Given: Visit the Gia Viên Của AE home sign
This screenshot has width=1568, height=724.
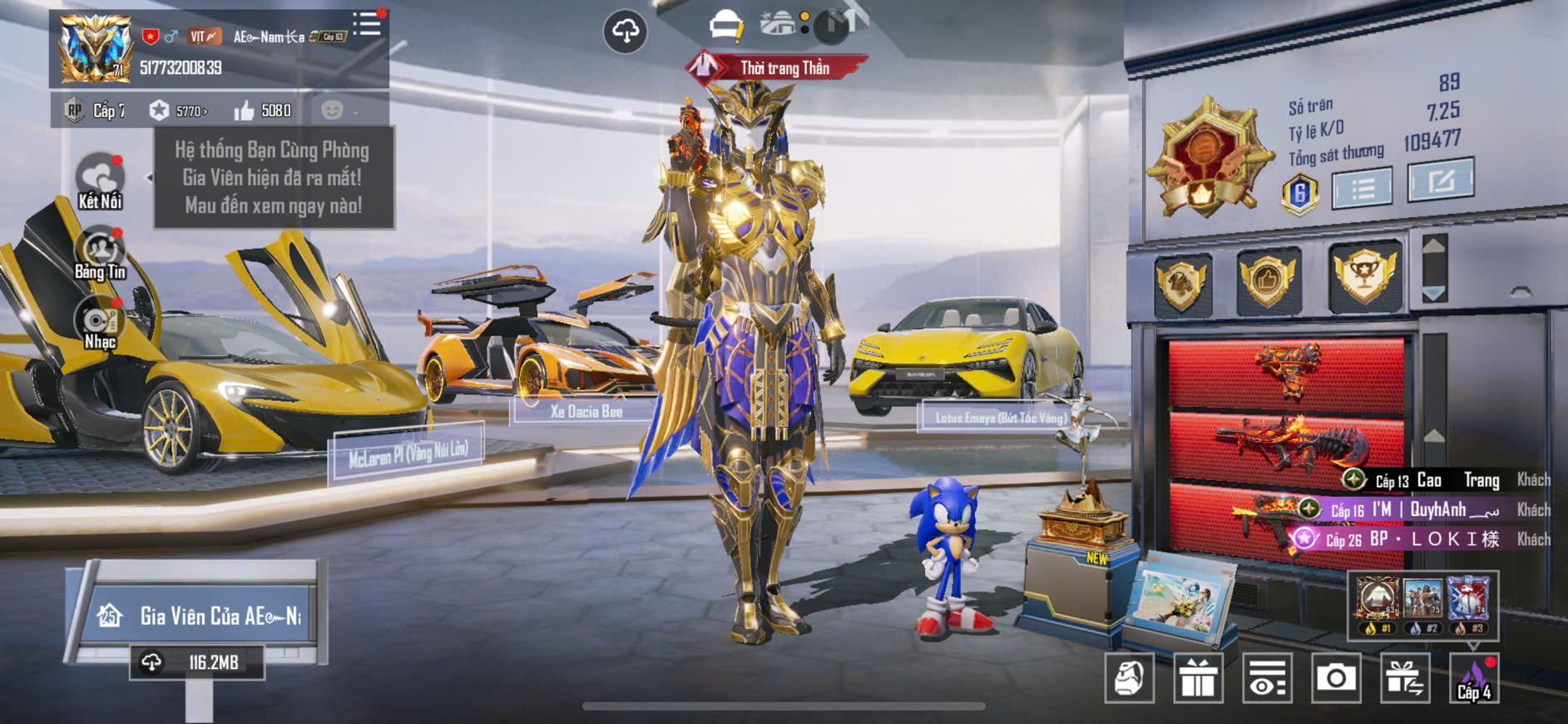Looking at the screenshot, I should coord(200,615).
